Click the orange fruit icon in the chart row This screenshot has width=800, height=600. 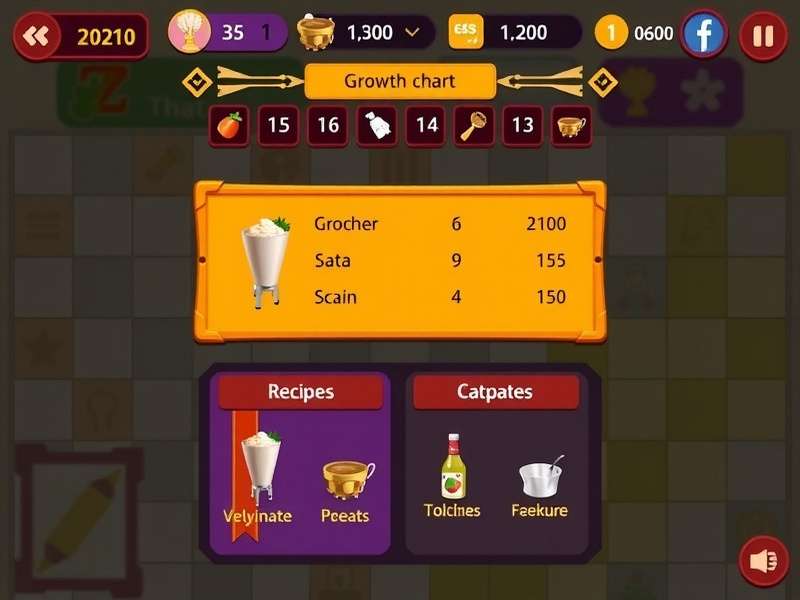pyautogui.click(x=230, y=126)
